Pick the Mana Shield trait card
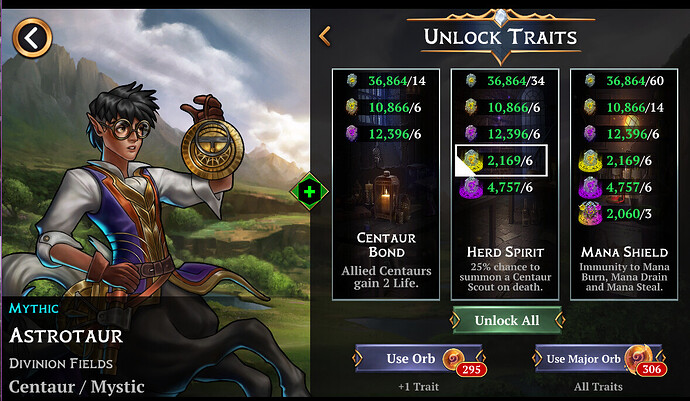 pos(623,183)
